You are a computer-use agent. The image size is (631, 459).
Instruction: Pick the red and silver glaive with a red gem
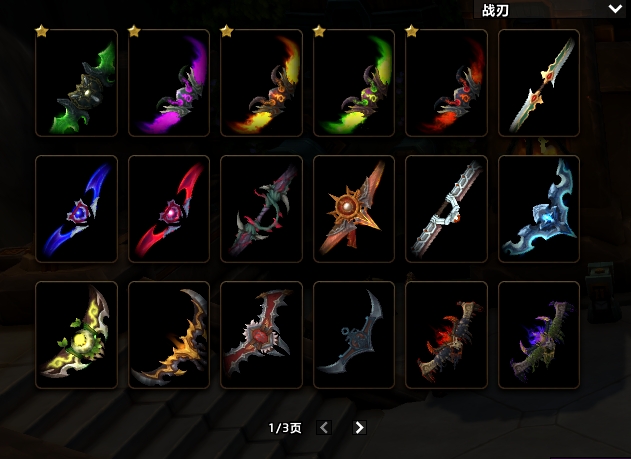(261, 335)
